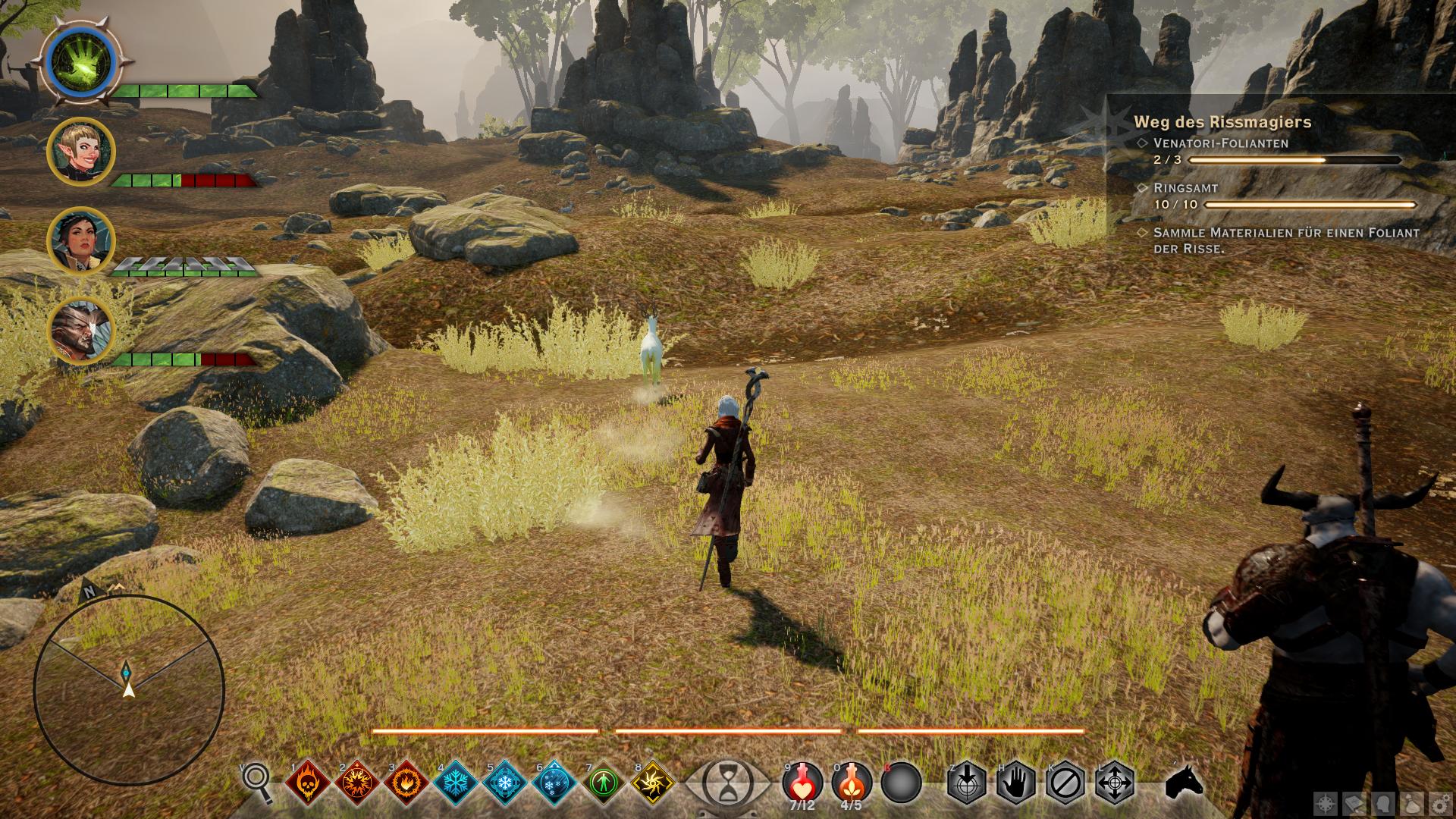Image resolution: width=1456 pixels, height=819 pixels.
Task: Choose the disengage circle-slash command
Action: pyautogui.click(x=1065, y=781)
